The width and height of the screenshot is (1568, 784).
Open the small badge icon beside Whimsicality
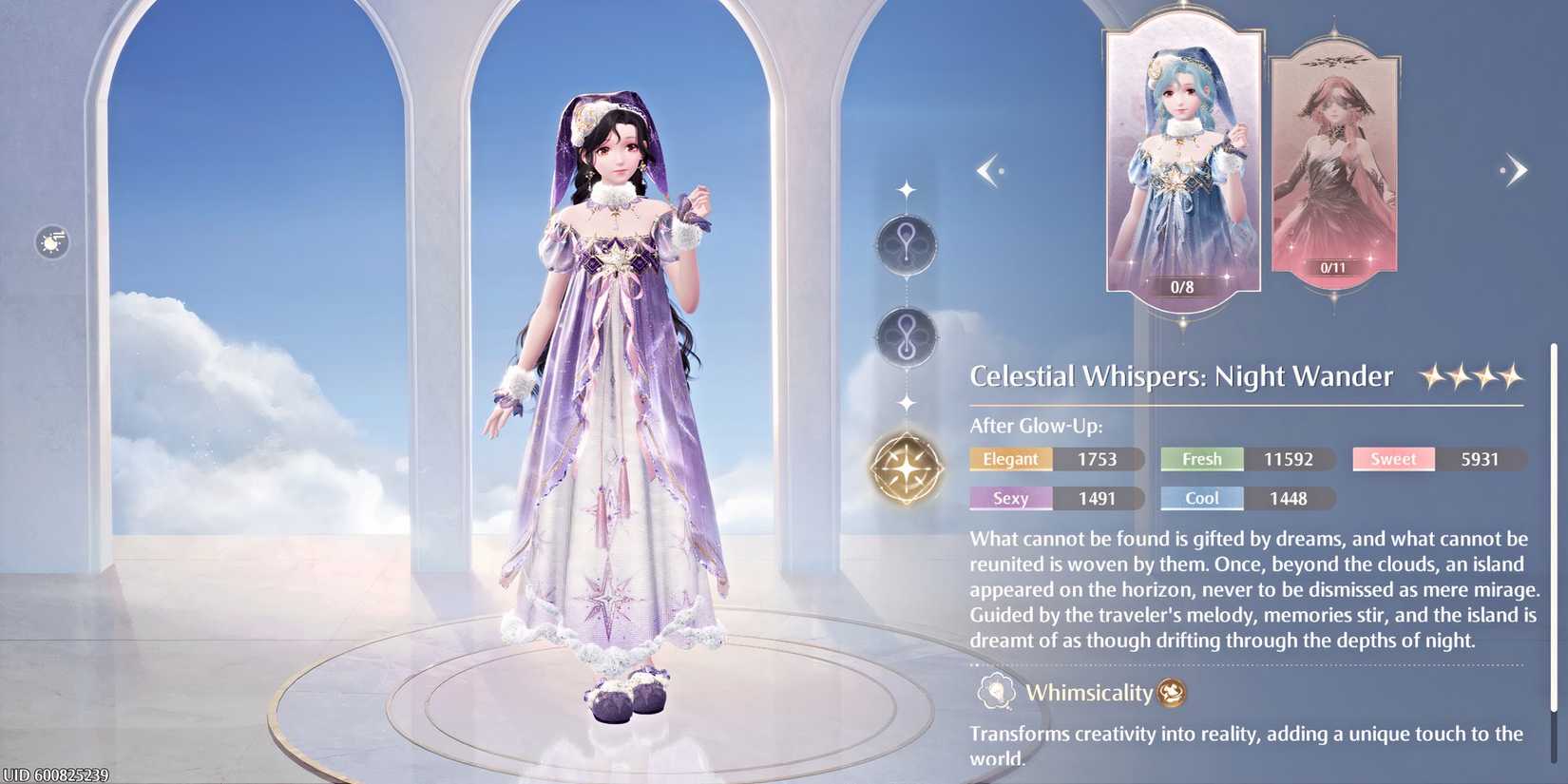click(1172, 694)
